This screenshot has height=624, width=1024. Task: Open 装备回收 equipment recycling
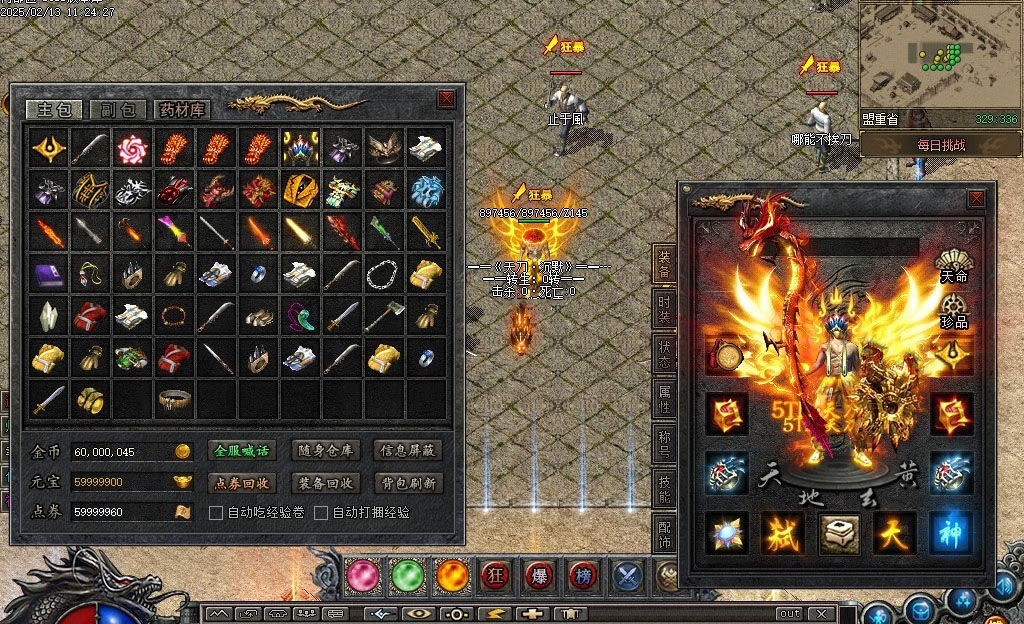click(x=324, y=483)
